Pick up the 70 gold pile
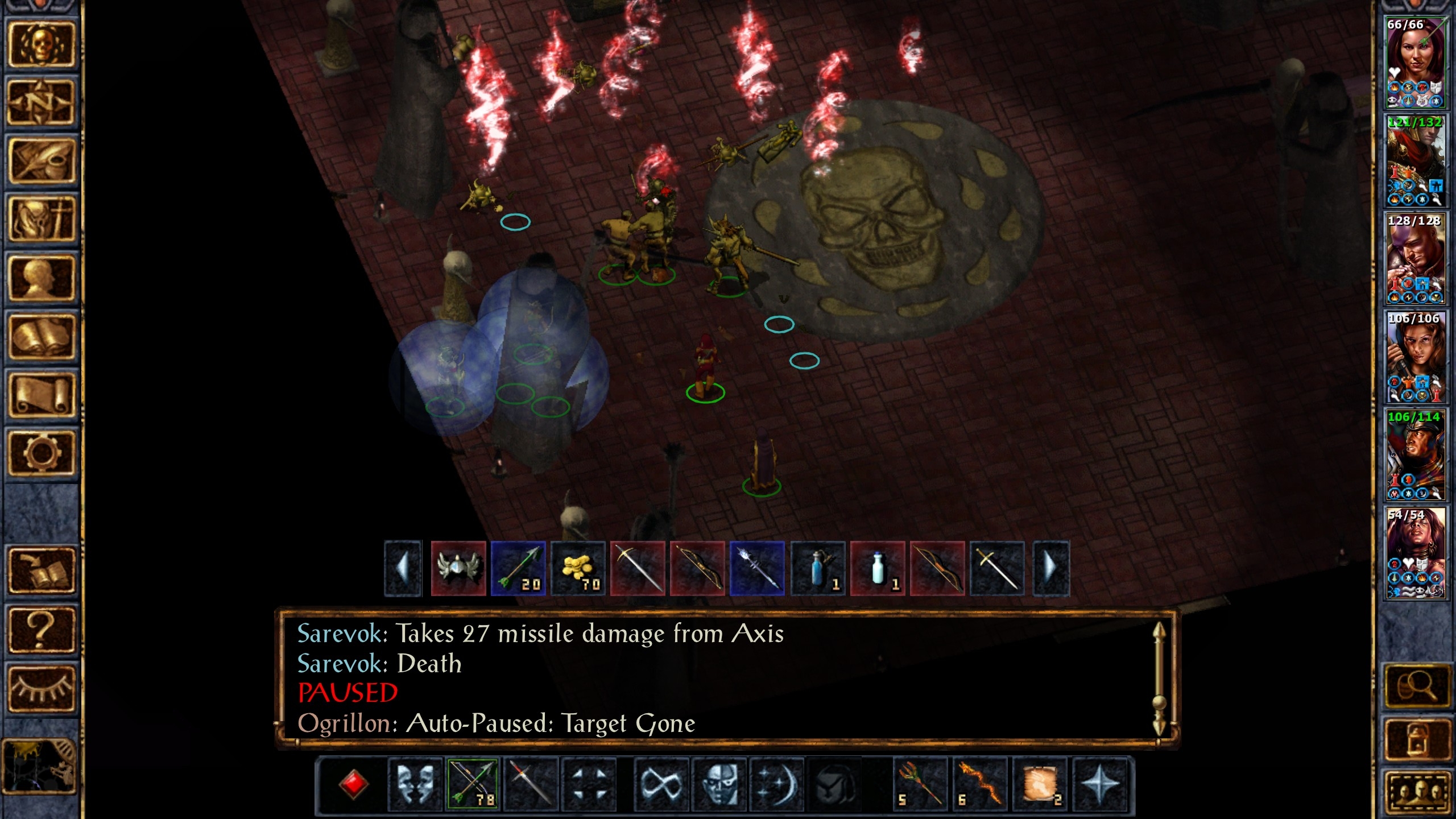 [x=578, y=569]
